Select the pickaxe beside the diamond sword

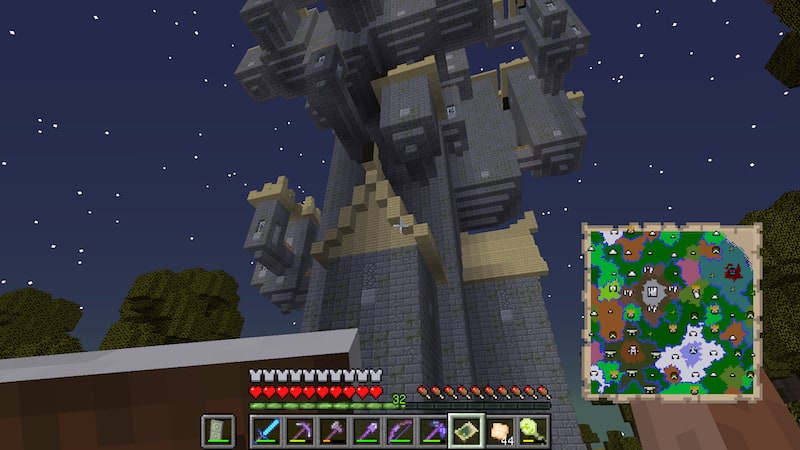coord(299,431)
